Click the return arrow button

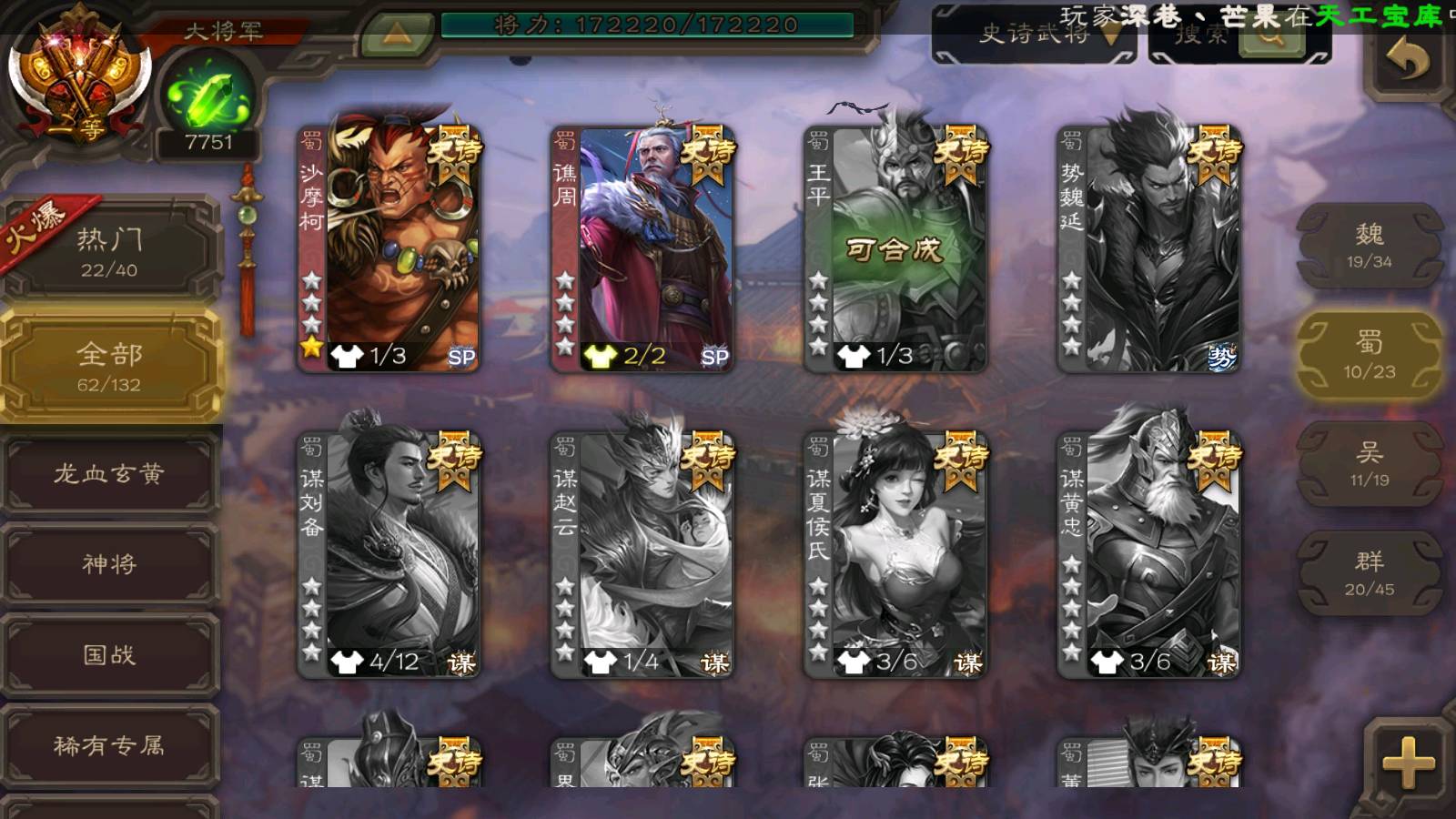point(1407,62)
